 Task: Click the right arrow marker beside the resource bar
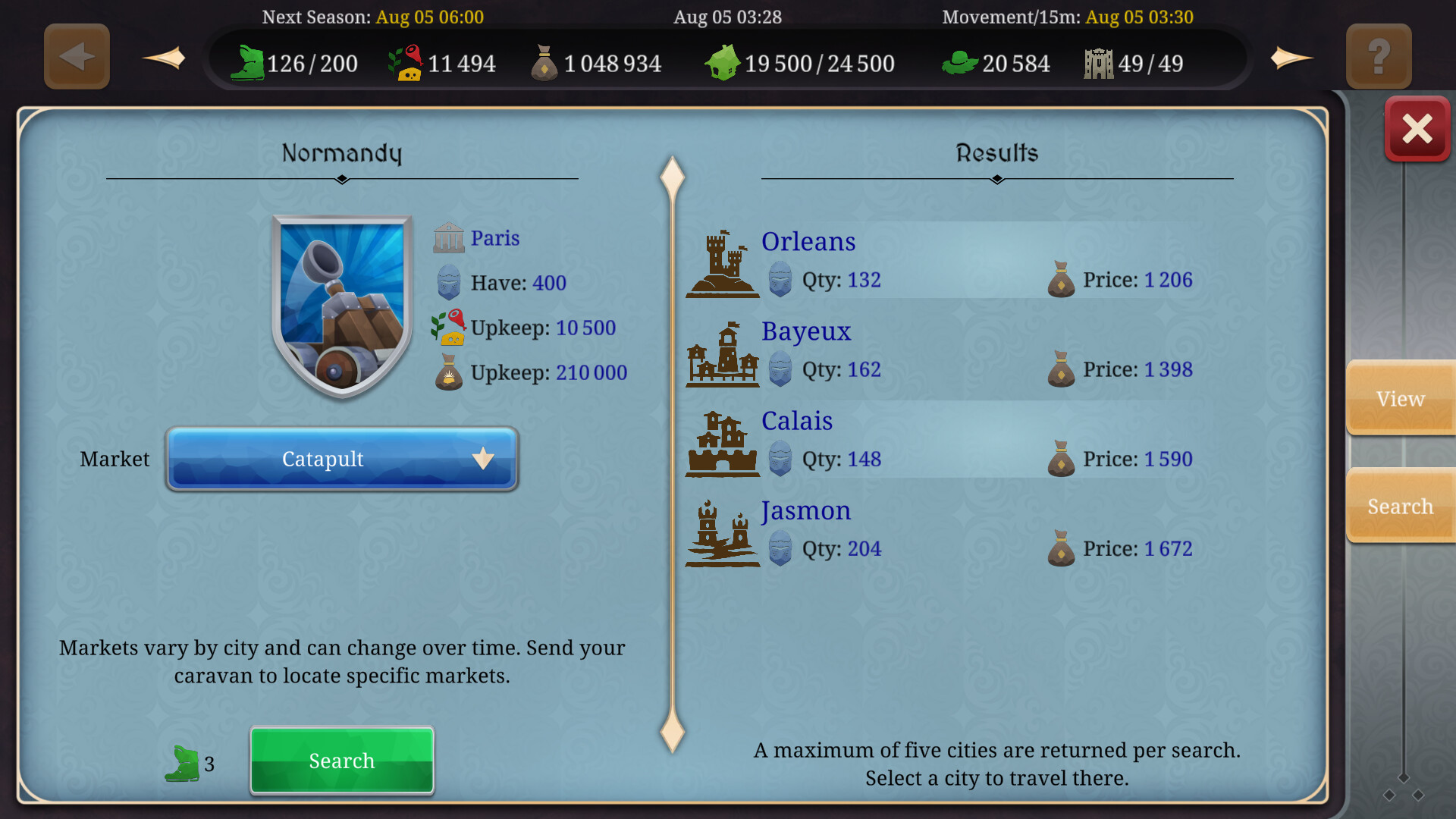(1291, 57)
